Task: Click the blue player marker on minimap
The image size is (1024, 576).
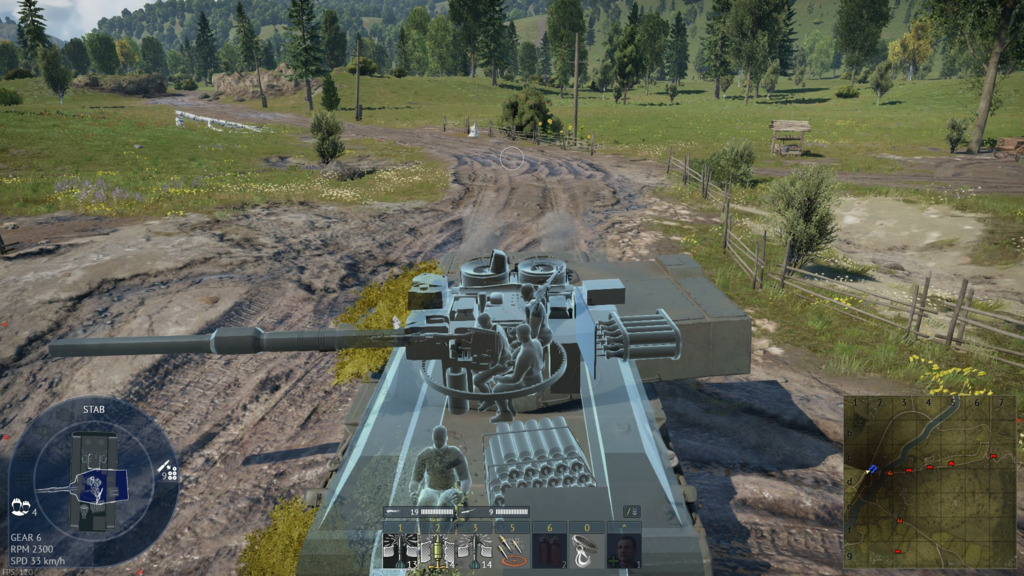Action: [x=874, y=468]
